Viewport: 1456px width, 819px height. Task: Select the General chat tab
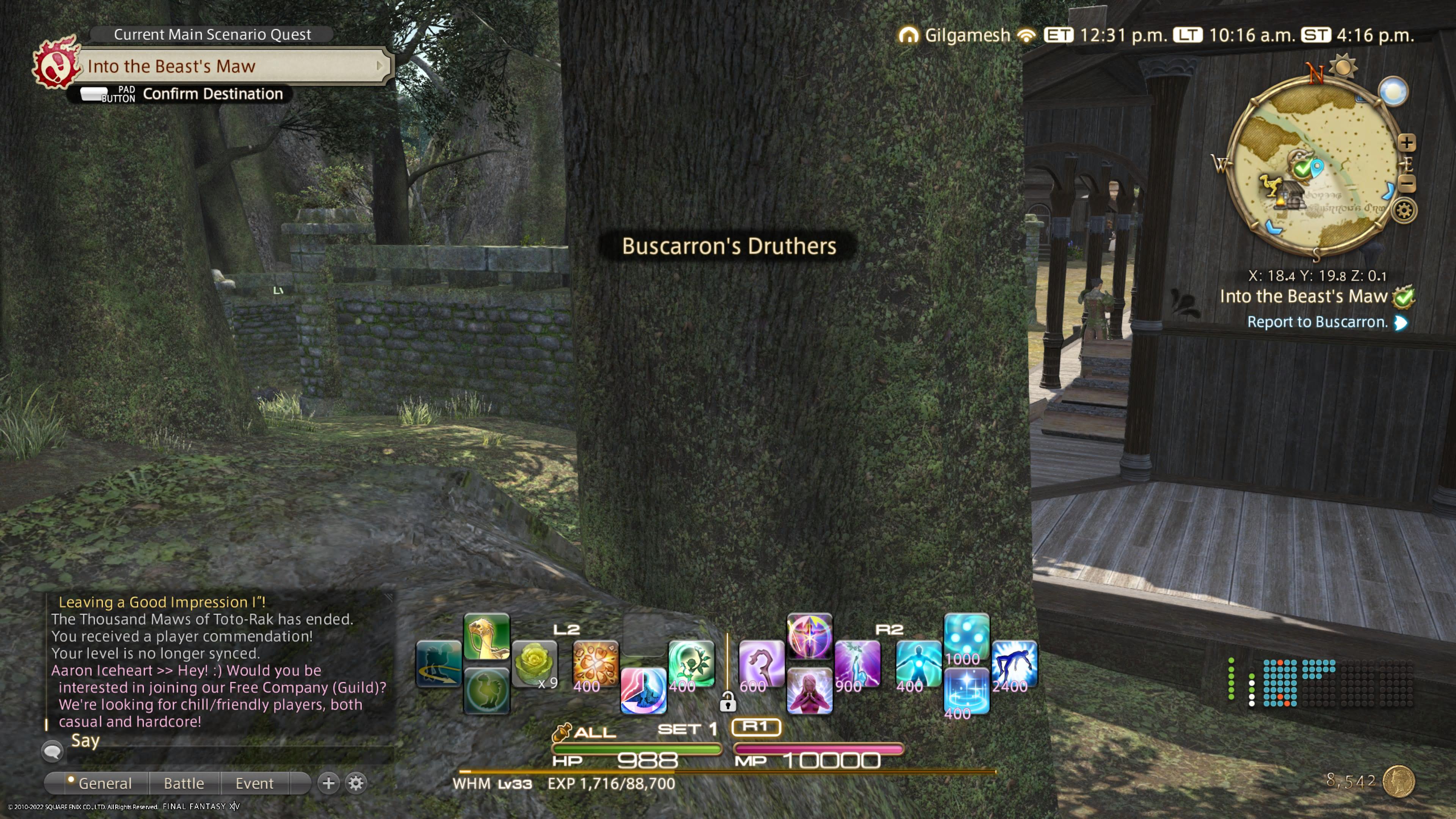click(105, 783)
